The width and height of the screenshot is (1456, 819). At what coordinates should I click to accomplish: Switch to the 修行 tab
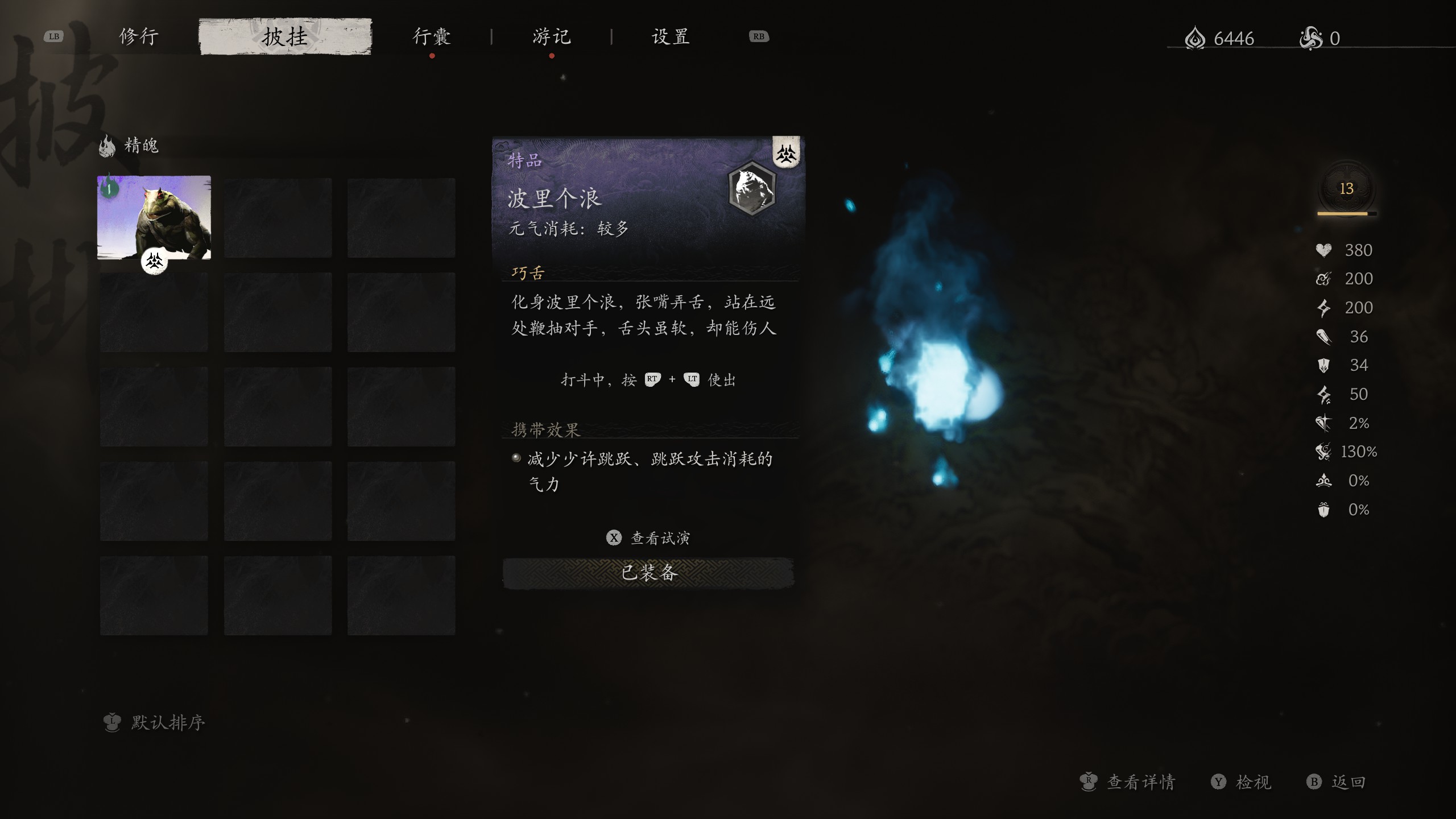(139, 37)
